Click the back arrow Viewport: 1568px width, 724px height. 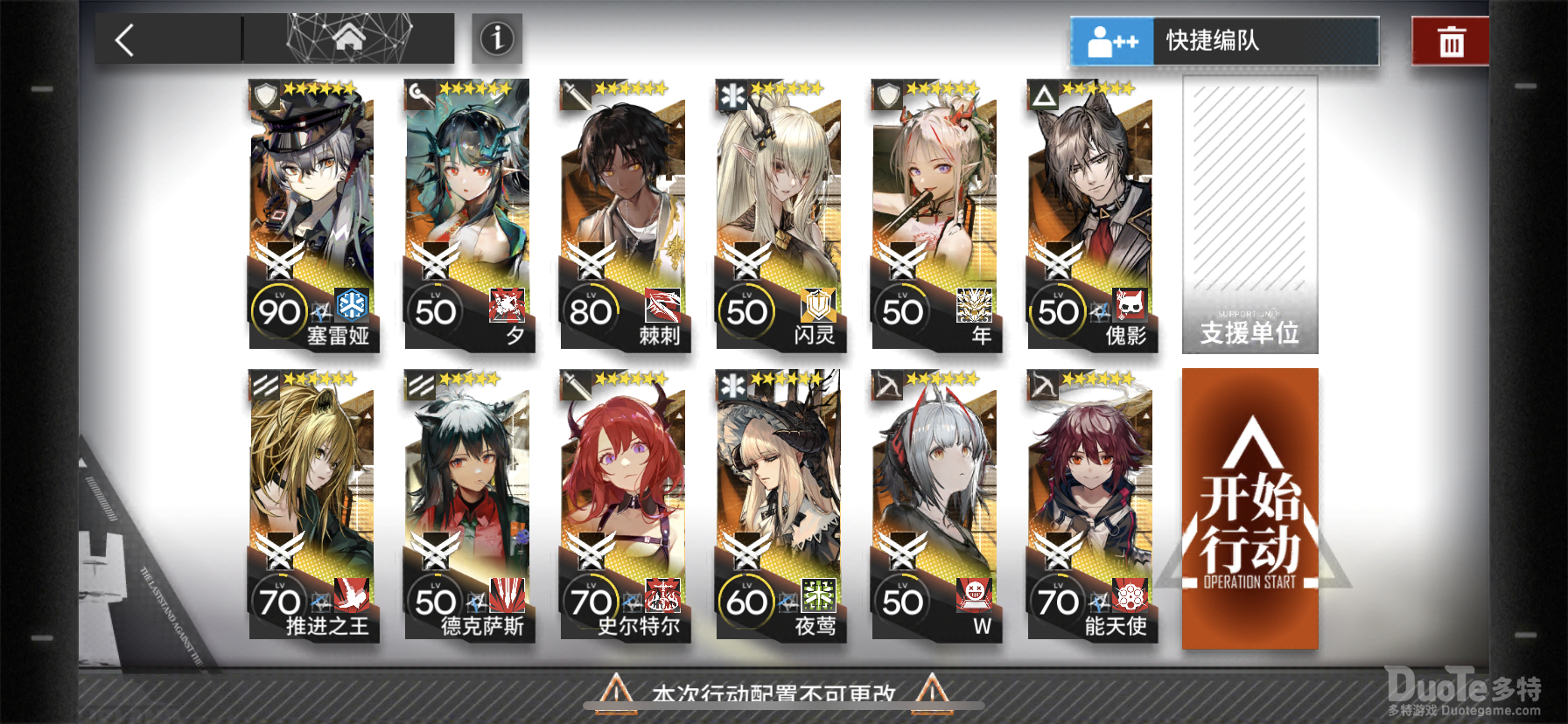click(x=125, y=38)
